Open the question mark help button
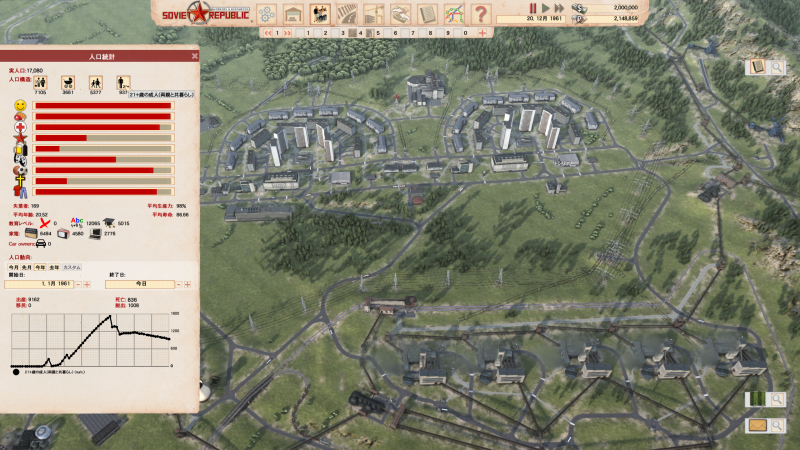This screenshot has height=450, width=800. [481, 14]
